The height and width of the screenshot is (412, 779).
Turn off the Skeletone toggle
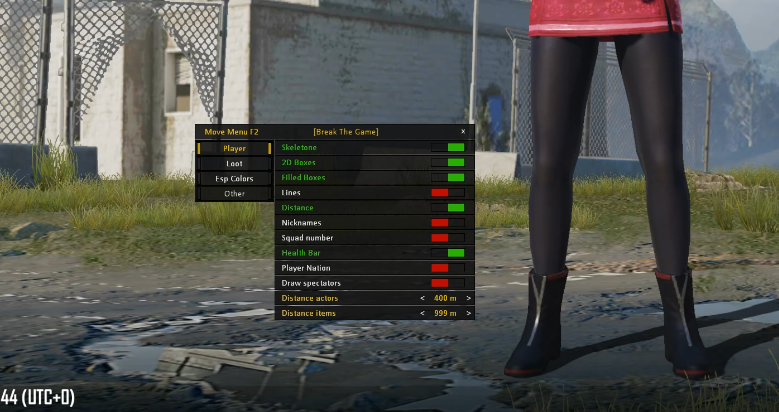pos(447,147)
